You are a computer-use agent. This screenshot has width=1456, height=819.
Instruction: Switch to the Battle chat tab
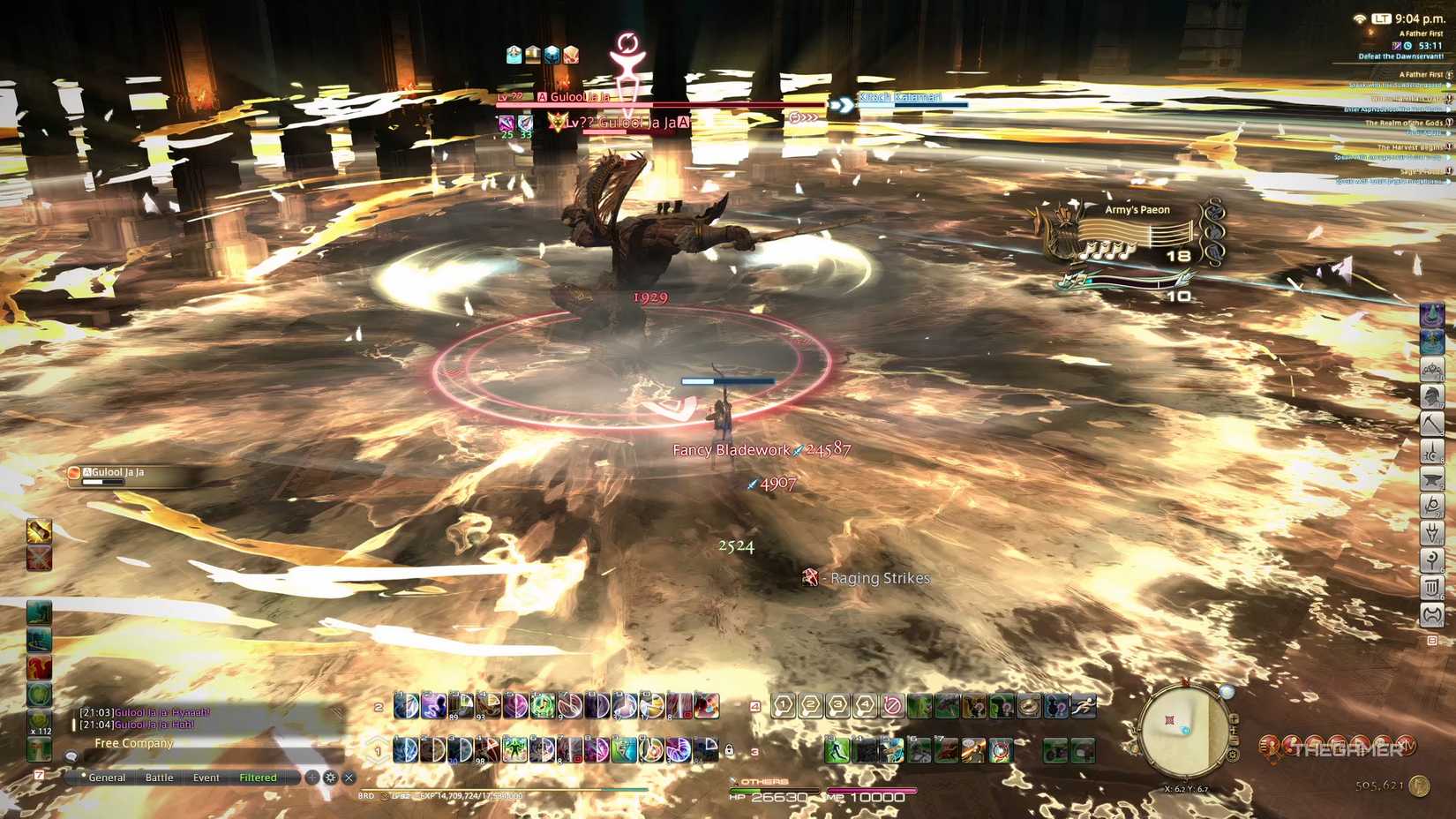(160, 778)
